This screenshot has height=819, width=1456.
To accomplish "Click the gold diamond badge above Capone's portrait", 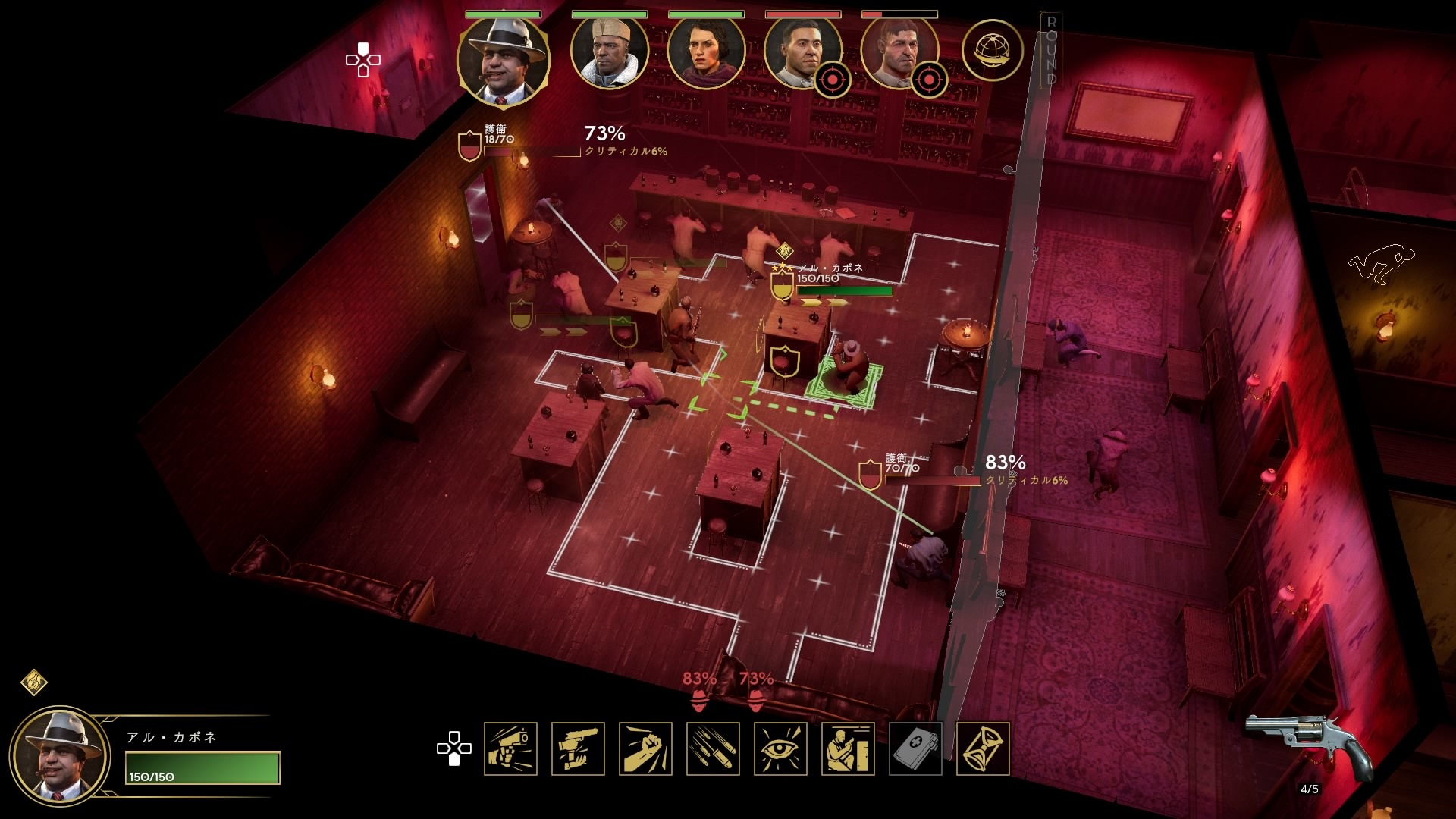I will (34, 682).
